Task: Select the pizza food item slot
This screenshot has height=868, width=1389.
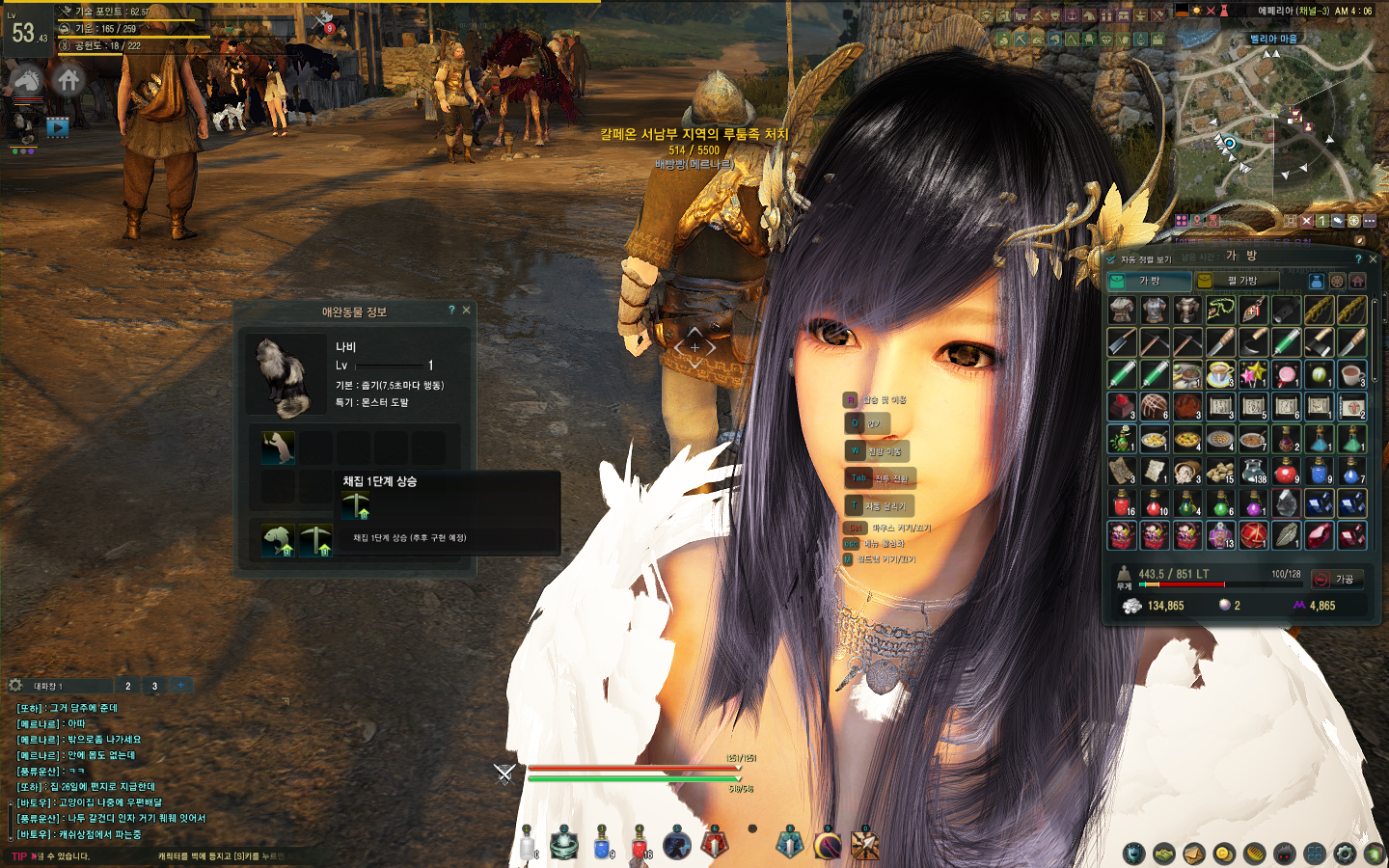Action: 1187,440
